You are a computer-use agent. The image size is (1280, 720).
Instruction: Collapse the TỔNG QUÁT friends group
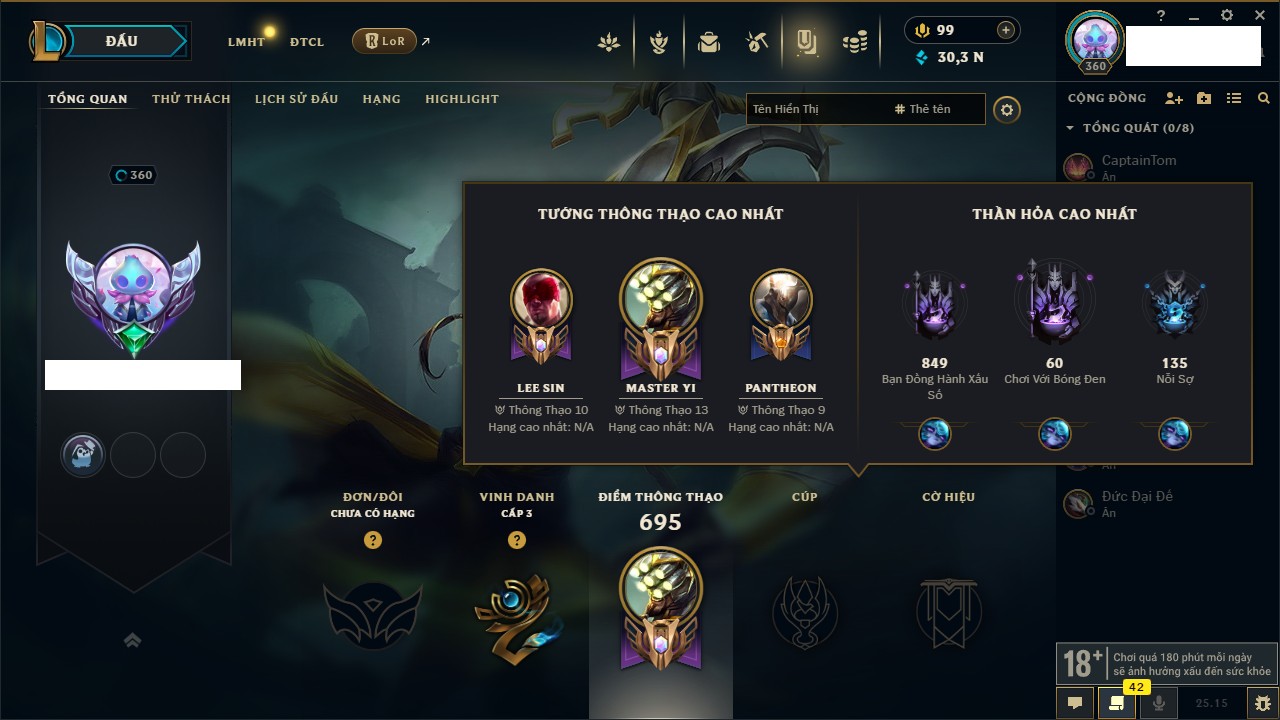[1070, 128]
